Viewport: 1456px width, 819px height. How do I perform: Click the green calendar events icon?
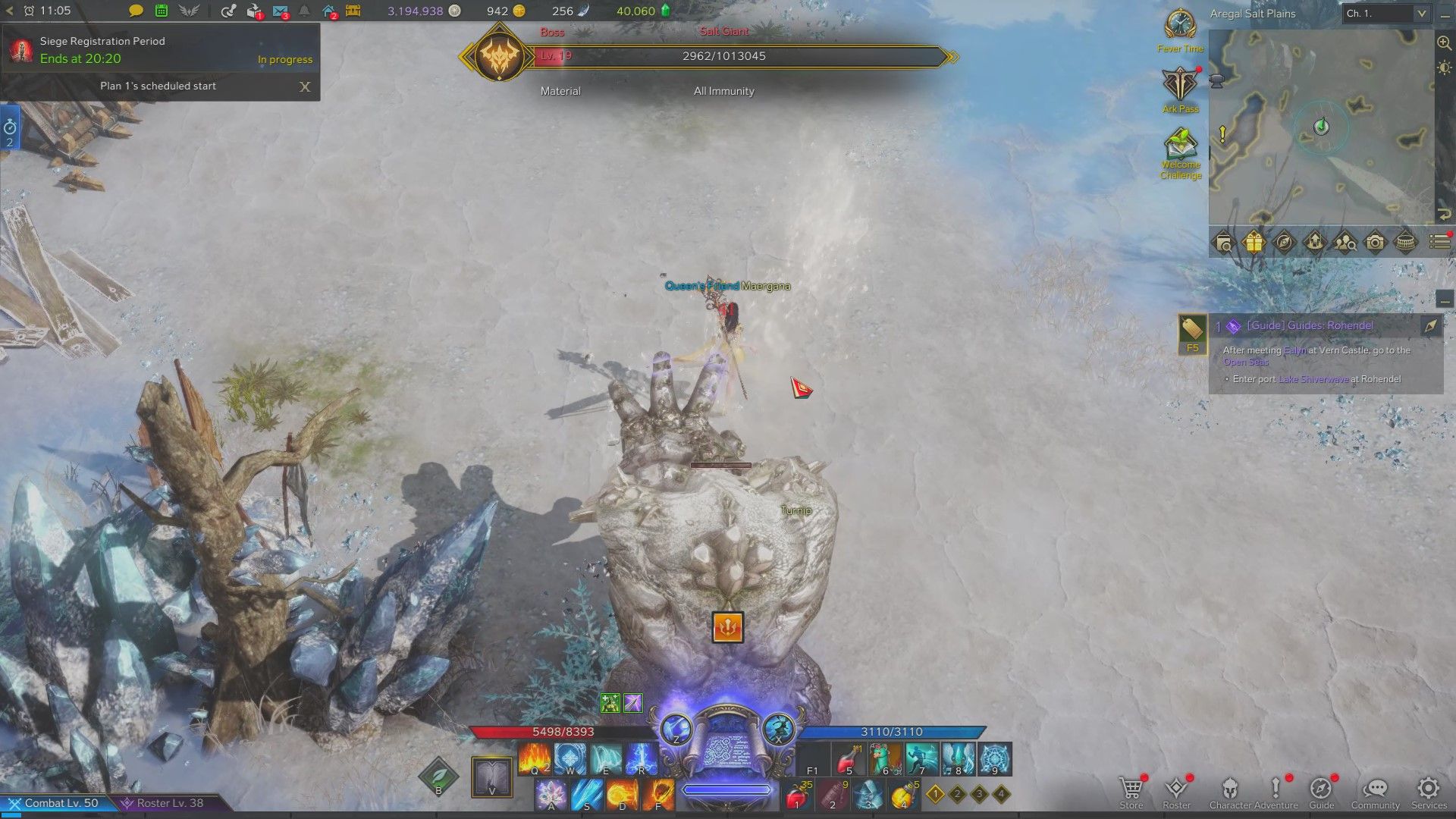[x=161, y=11]
